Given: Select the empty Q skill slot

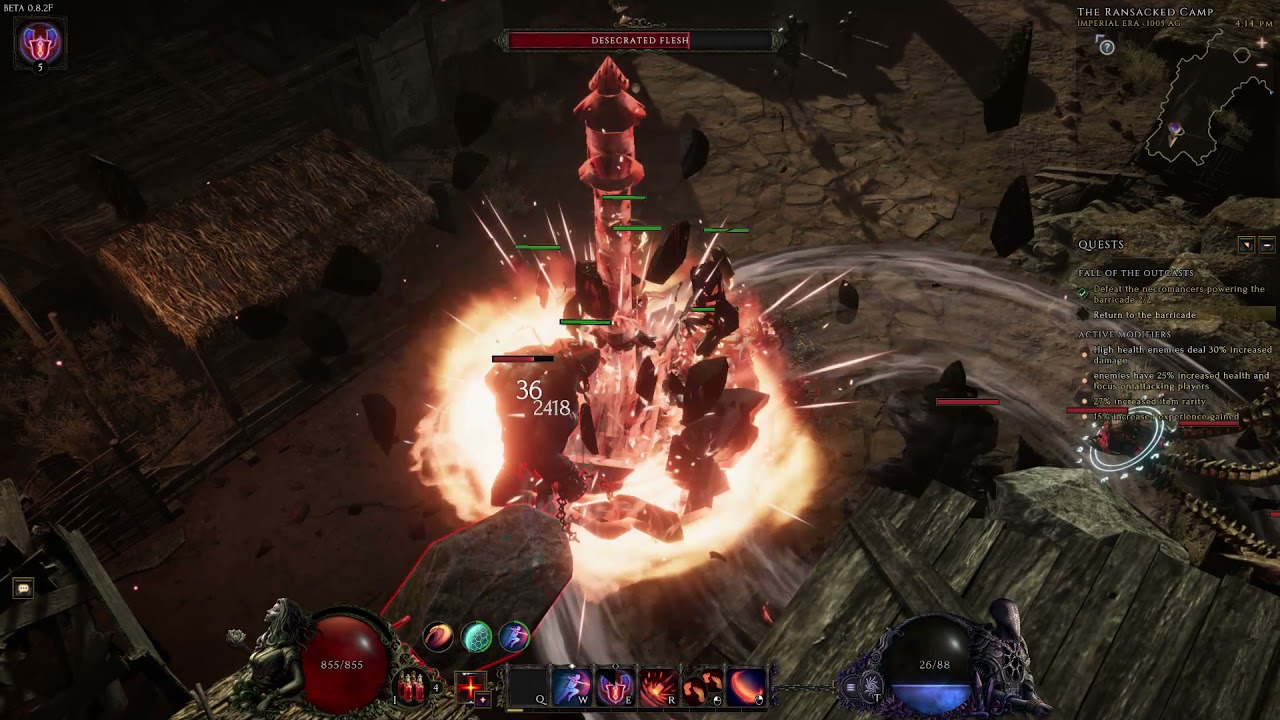Looking at the screenshot, I should [529, 687].
